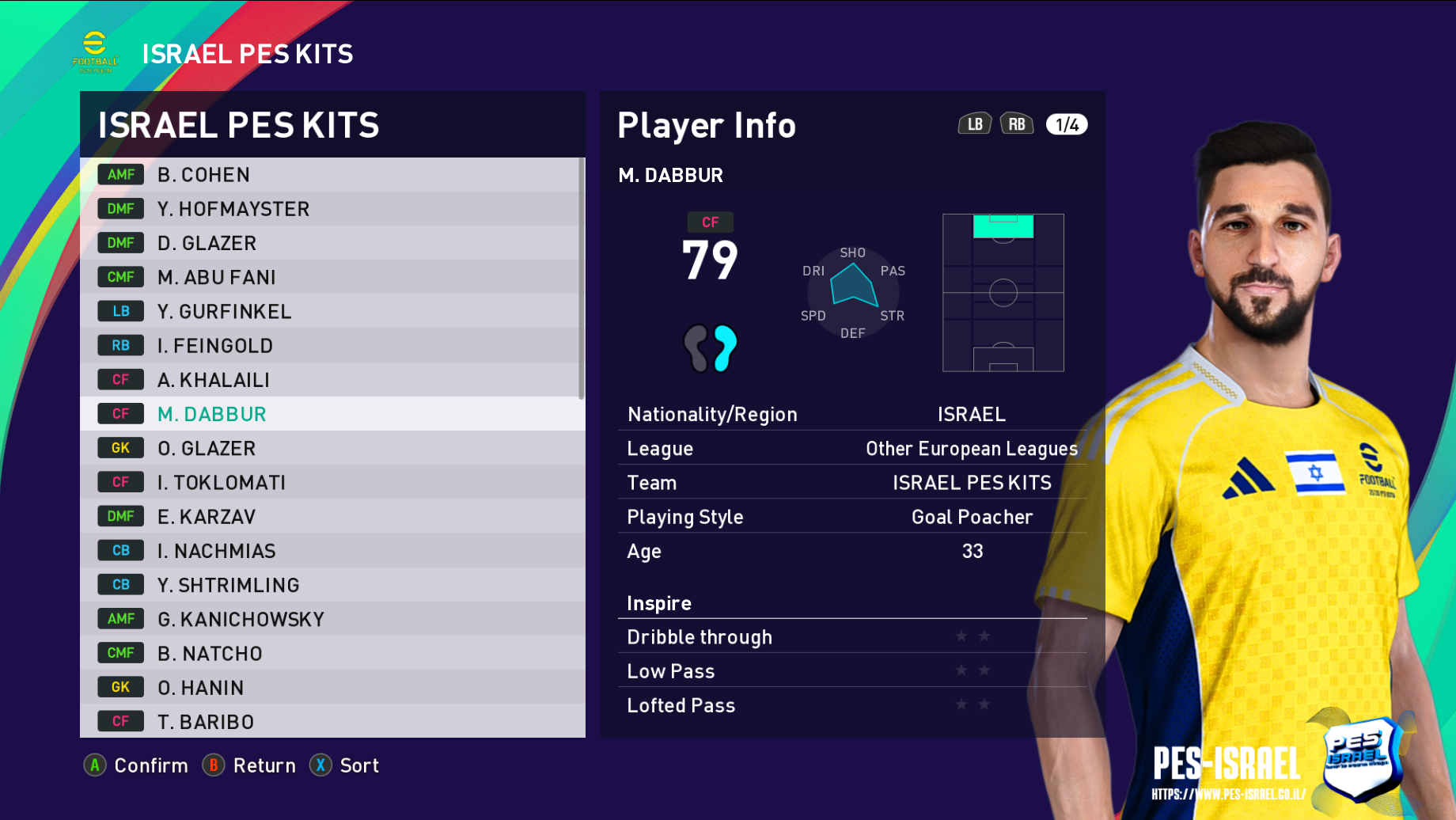The height and width of the screenshot is (820, 1456).
Task: Choose right back I. Feingold
Action: point(332,346)
